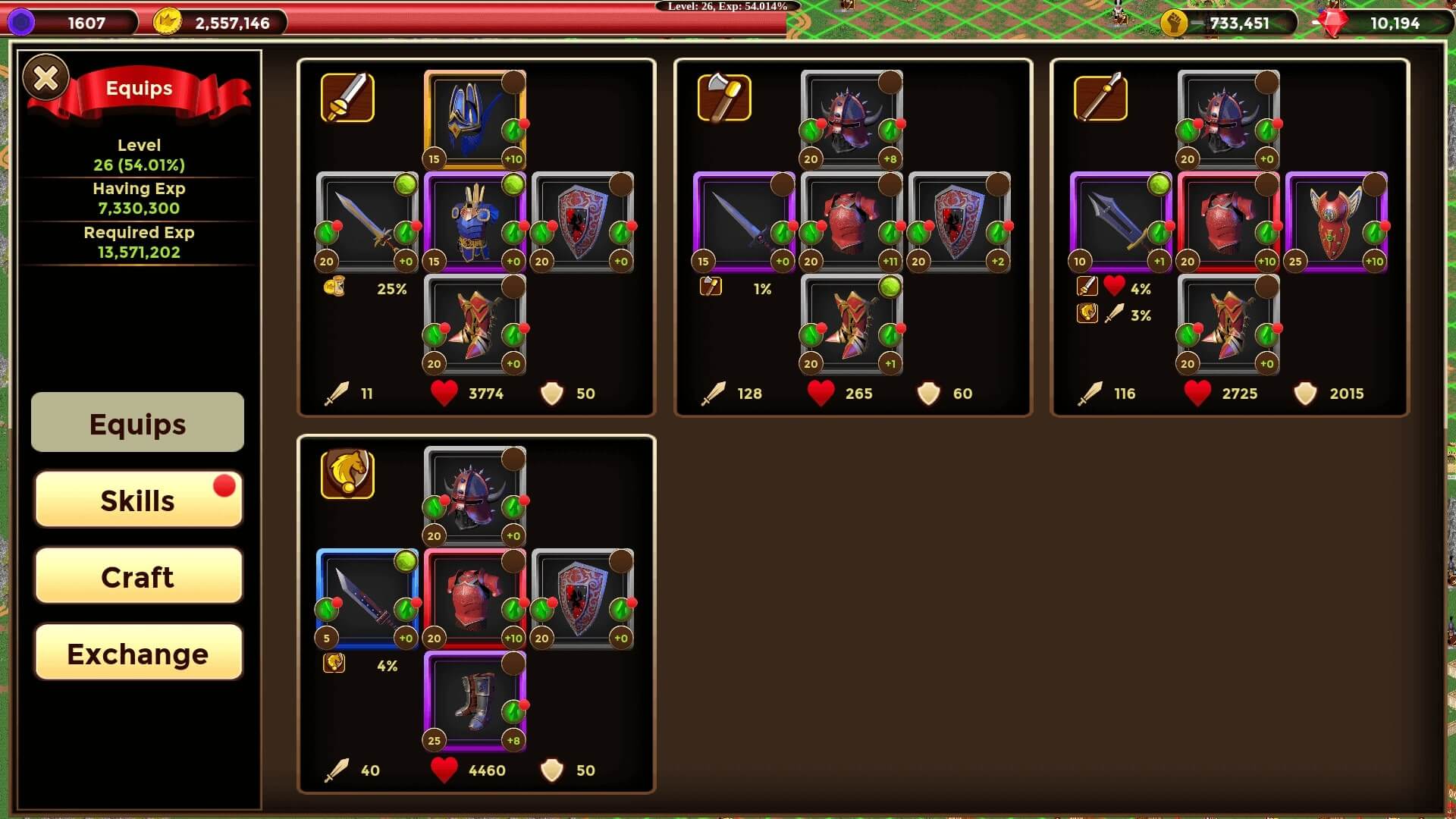Select the axeman's +2 red shield

[x=959, y=222]
